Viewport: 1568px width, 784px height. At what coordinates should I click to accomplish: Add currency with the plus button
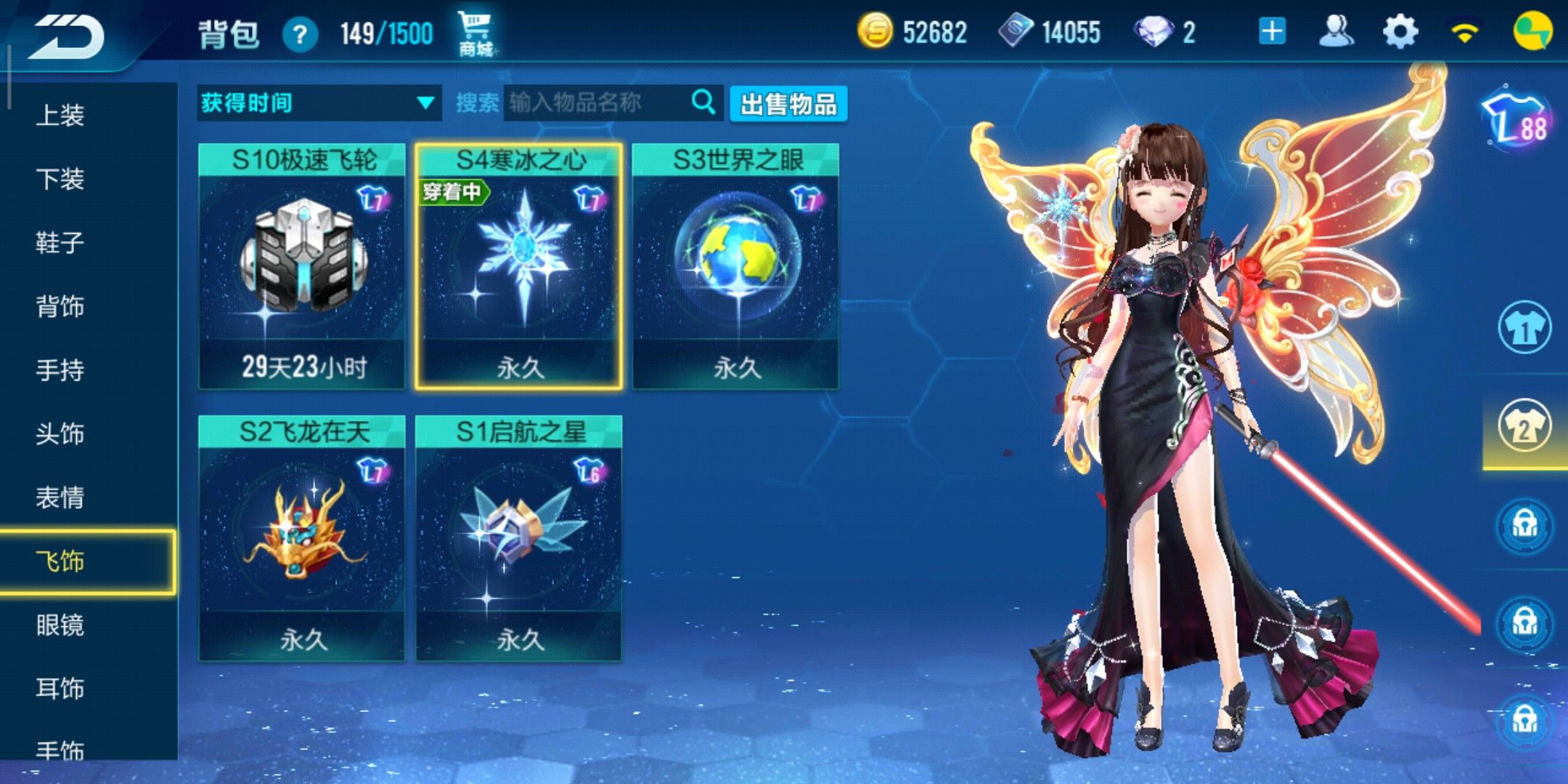click(x=1272, y=33)
